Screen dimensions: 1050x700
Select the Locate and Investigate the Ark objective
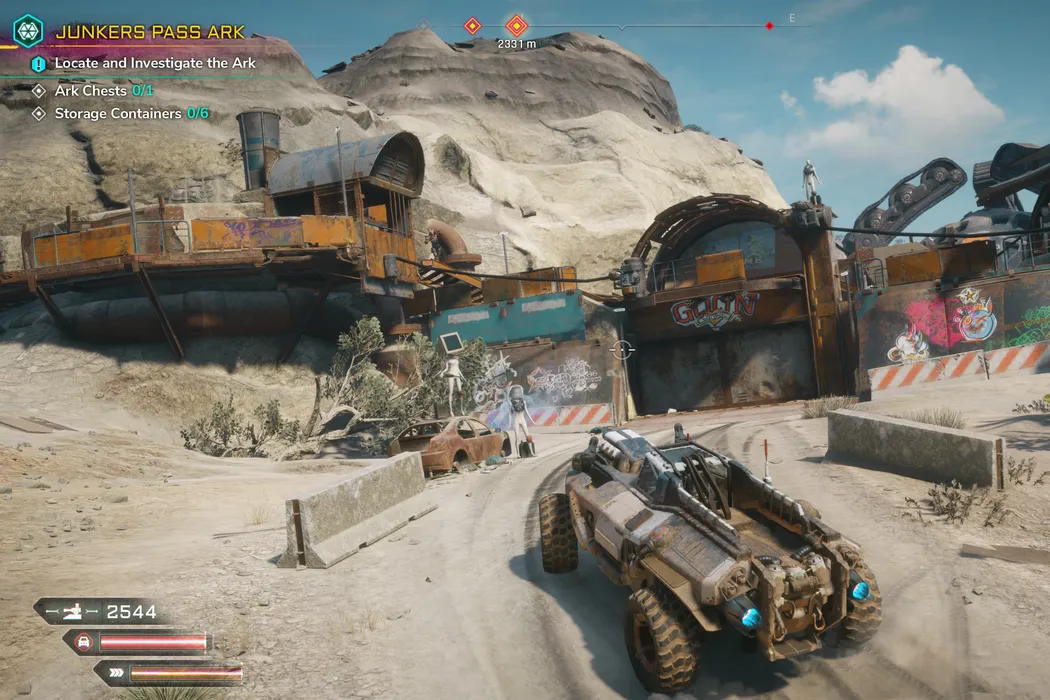click(155, 63)
